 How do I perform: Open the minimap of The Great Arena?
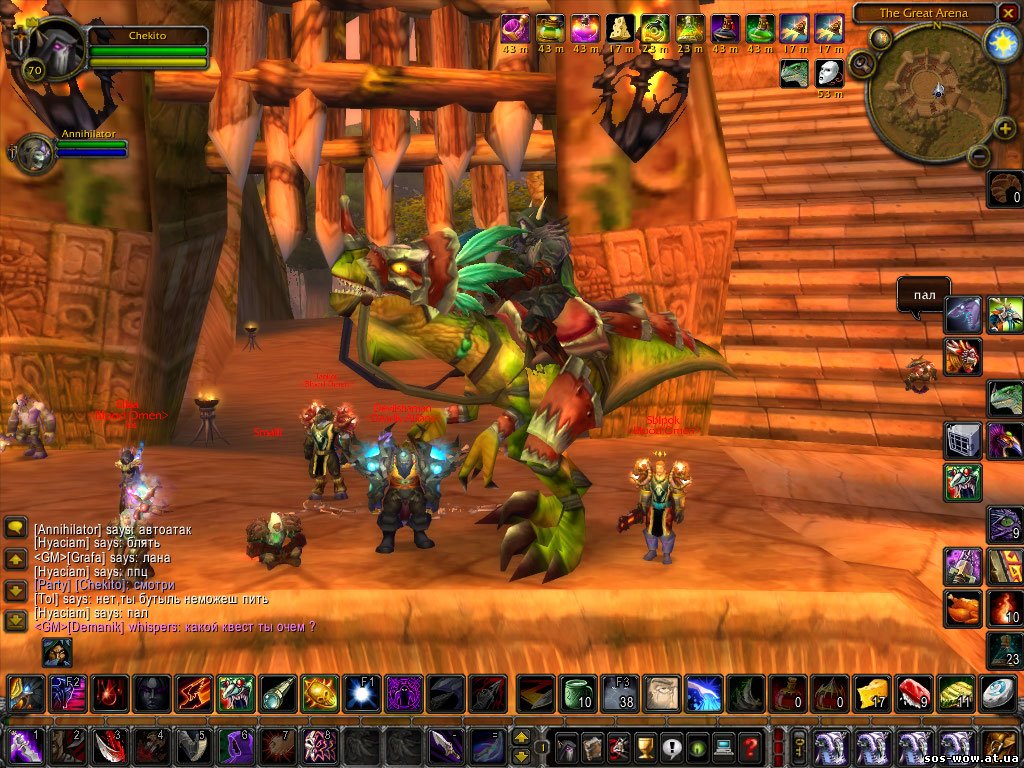tap(936, 93)
